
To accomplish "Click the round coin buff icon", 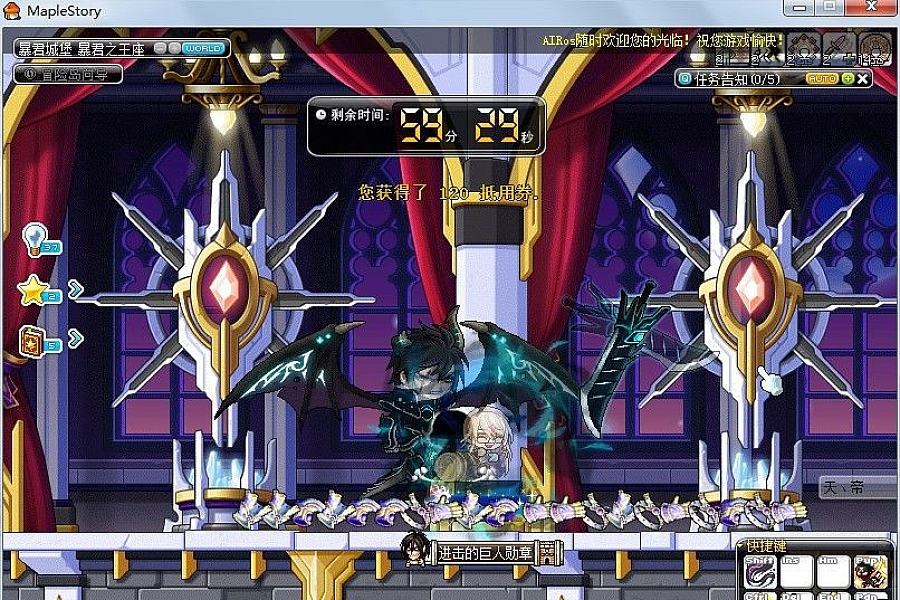I will [875, 46].
